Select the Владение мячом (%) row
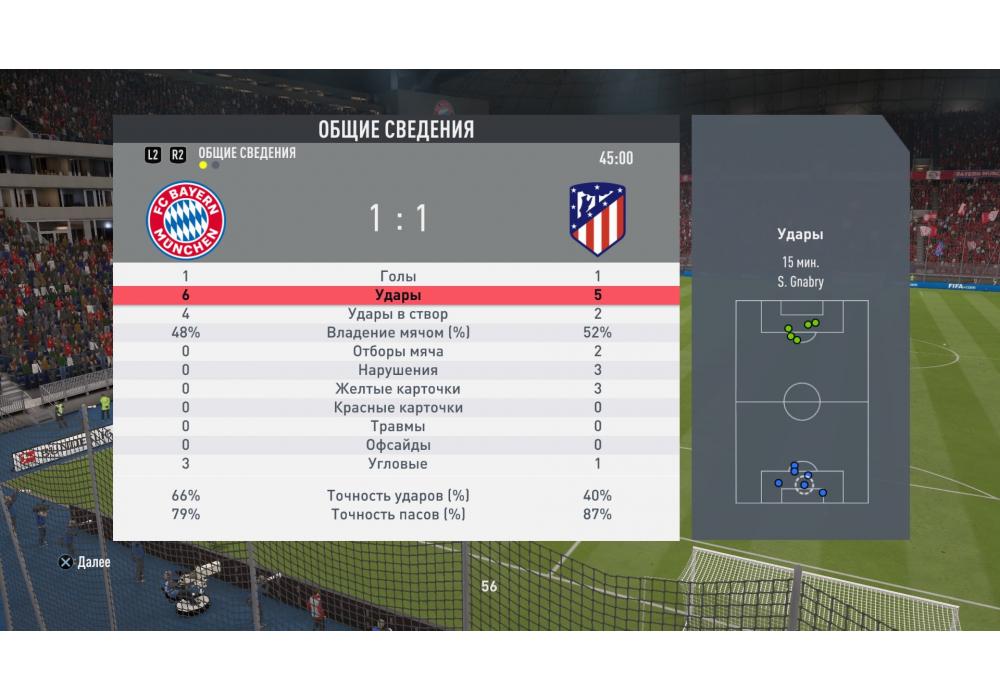The height and width of the screenshot is (700, 1000). click(x=398, y=333)
